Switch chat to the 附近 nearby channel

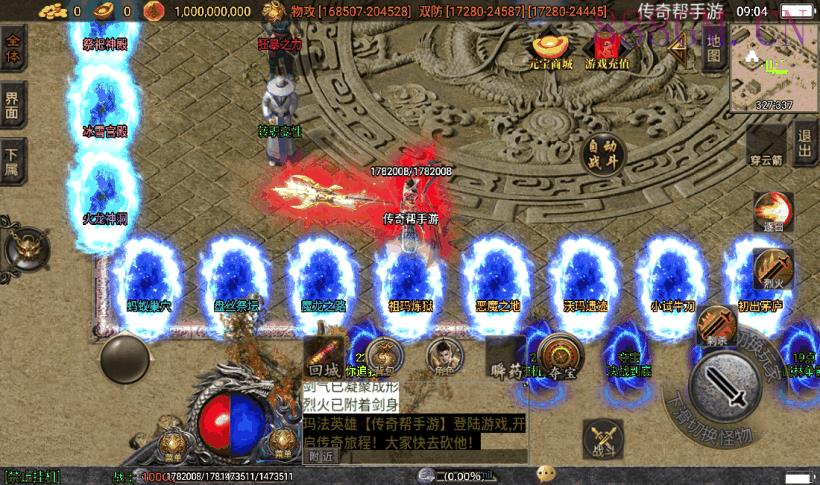[321, 455]
